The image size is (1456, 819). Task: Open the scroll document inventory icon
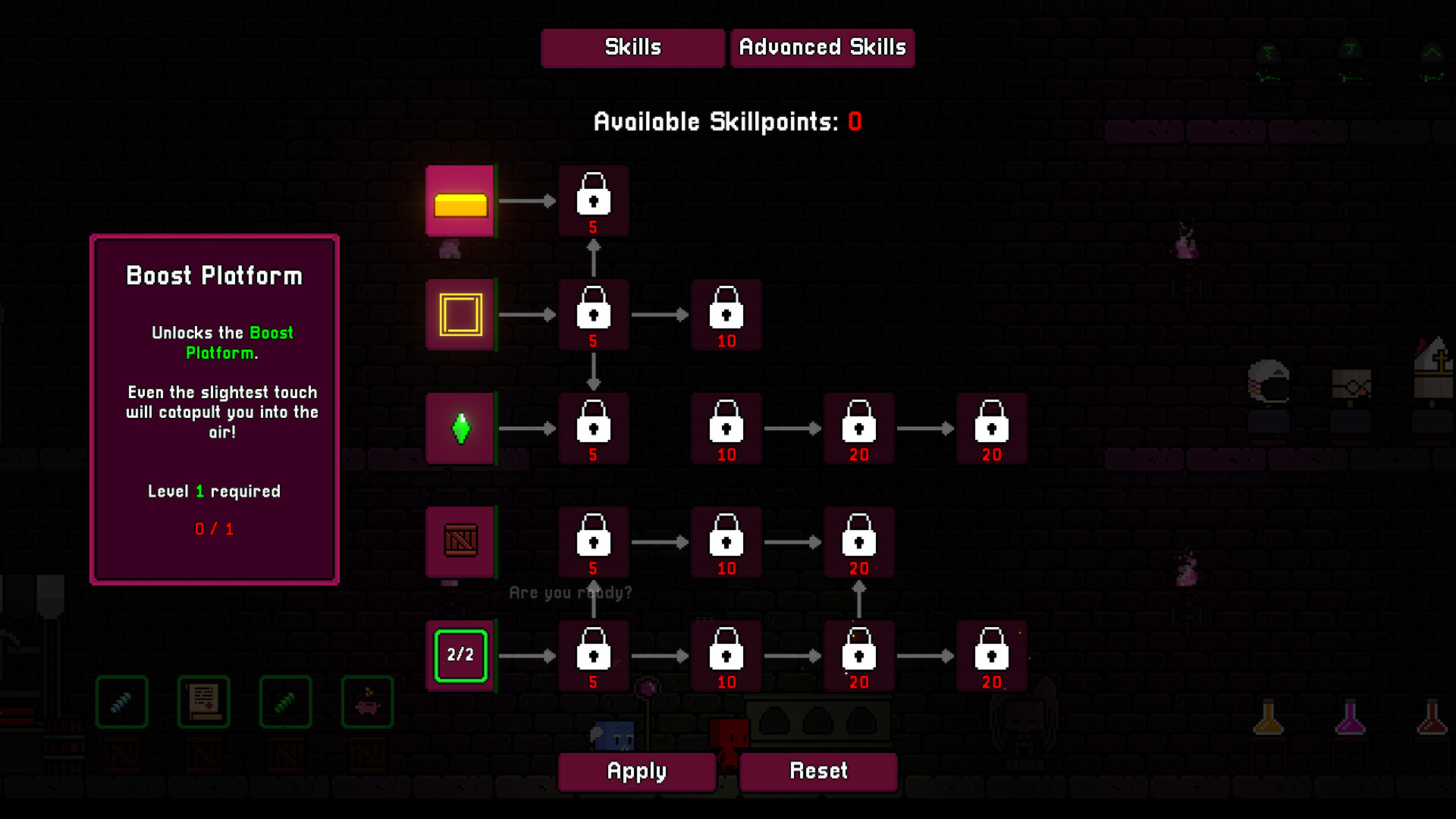203,702
